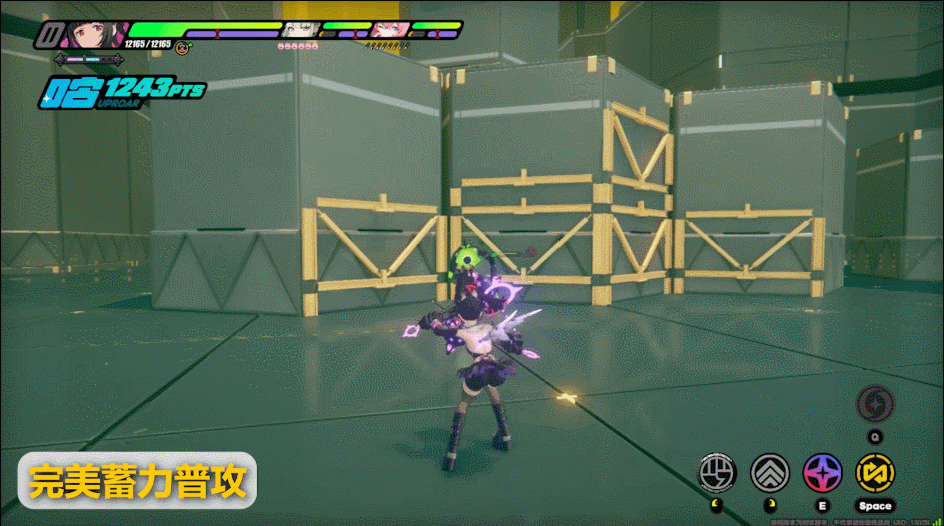Click the pause button beside the portrait
The height and width of the screenshot is (526, 944).
(x=47, y=36)
